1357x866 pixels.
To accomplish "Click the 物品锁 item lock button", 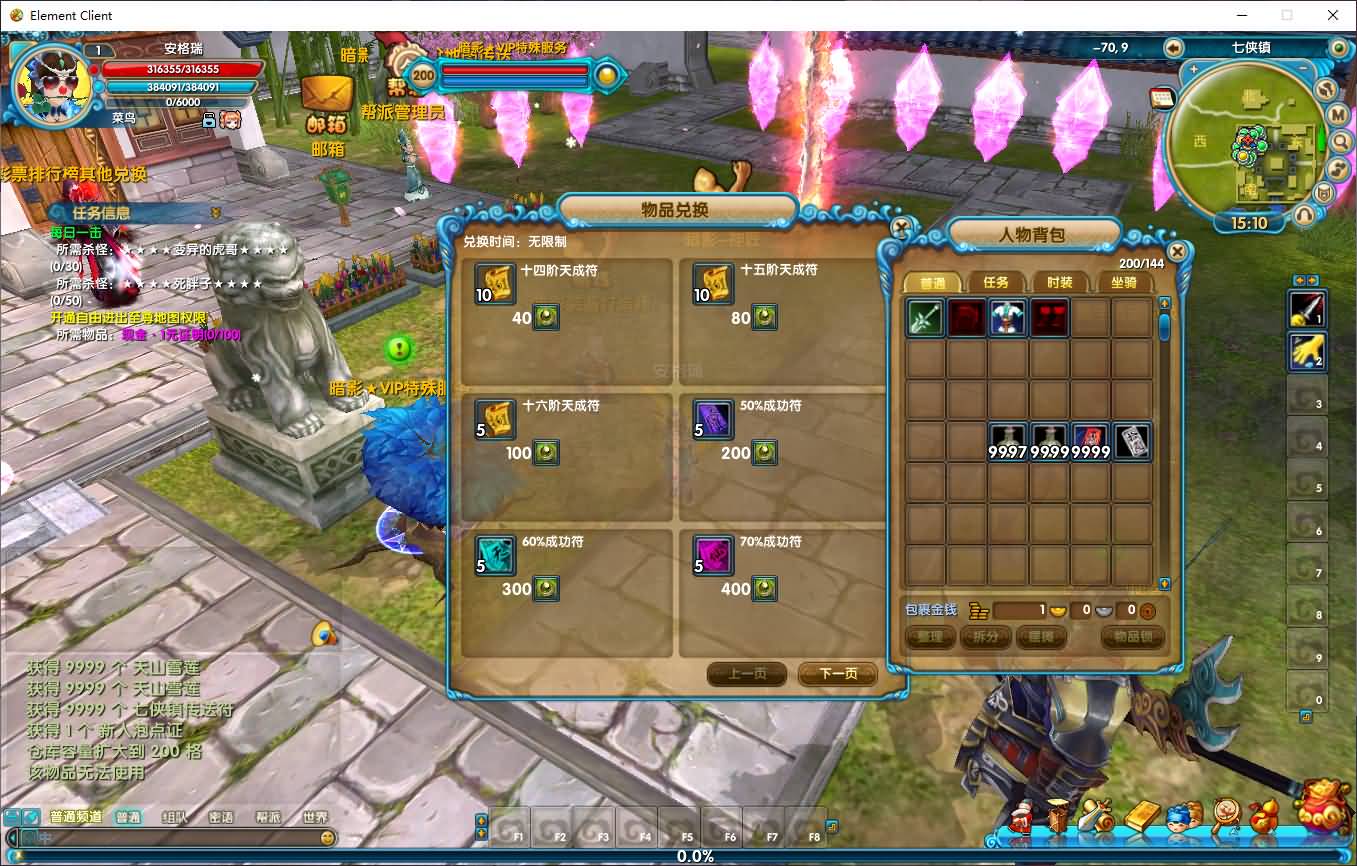I will (1133, 637).
